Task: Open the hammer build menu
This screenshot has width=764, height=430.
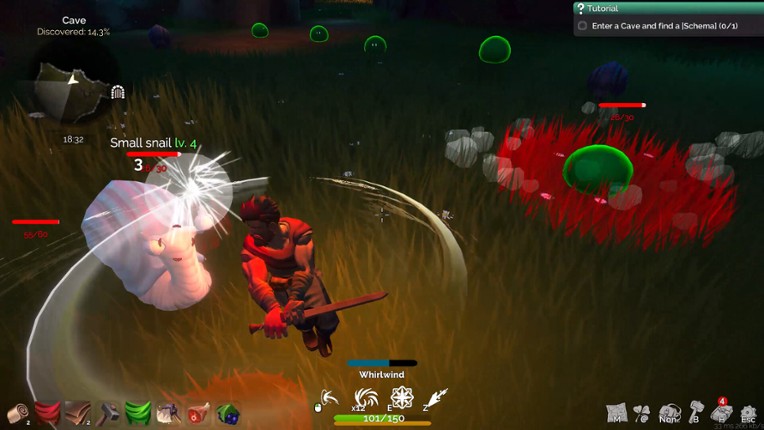Action: pyautogui.click(x=696, y=410)
